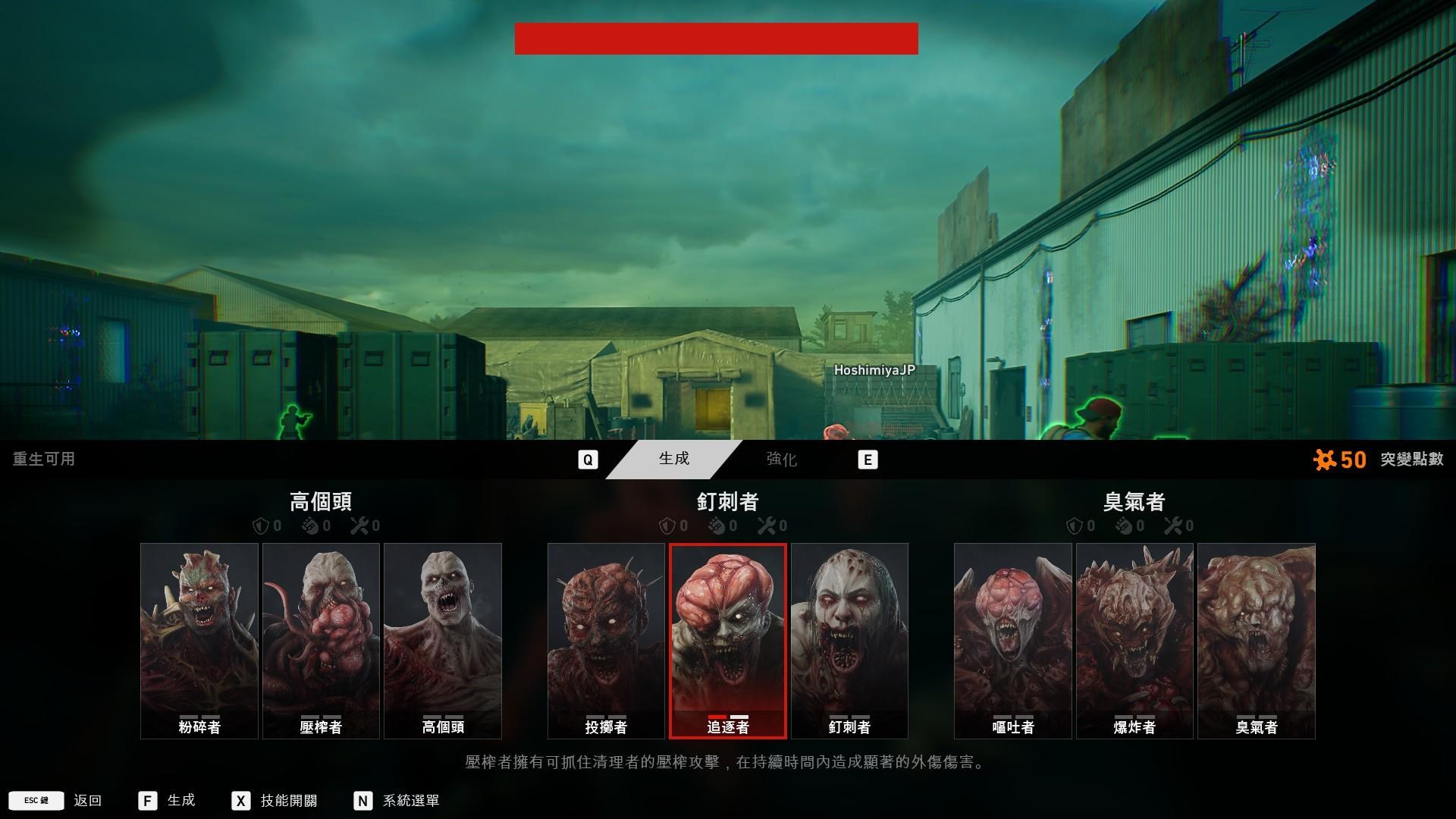Open the 臭氣者 category section
This screenshot has width=1456, height=819.
pyautogui.click(x=1134, y=501)
